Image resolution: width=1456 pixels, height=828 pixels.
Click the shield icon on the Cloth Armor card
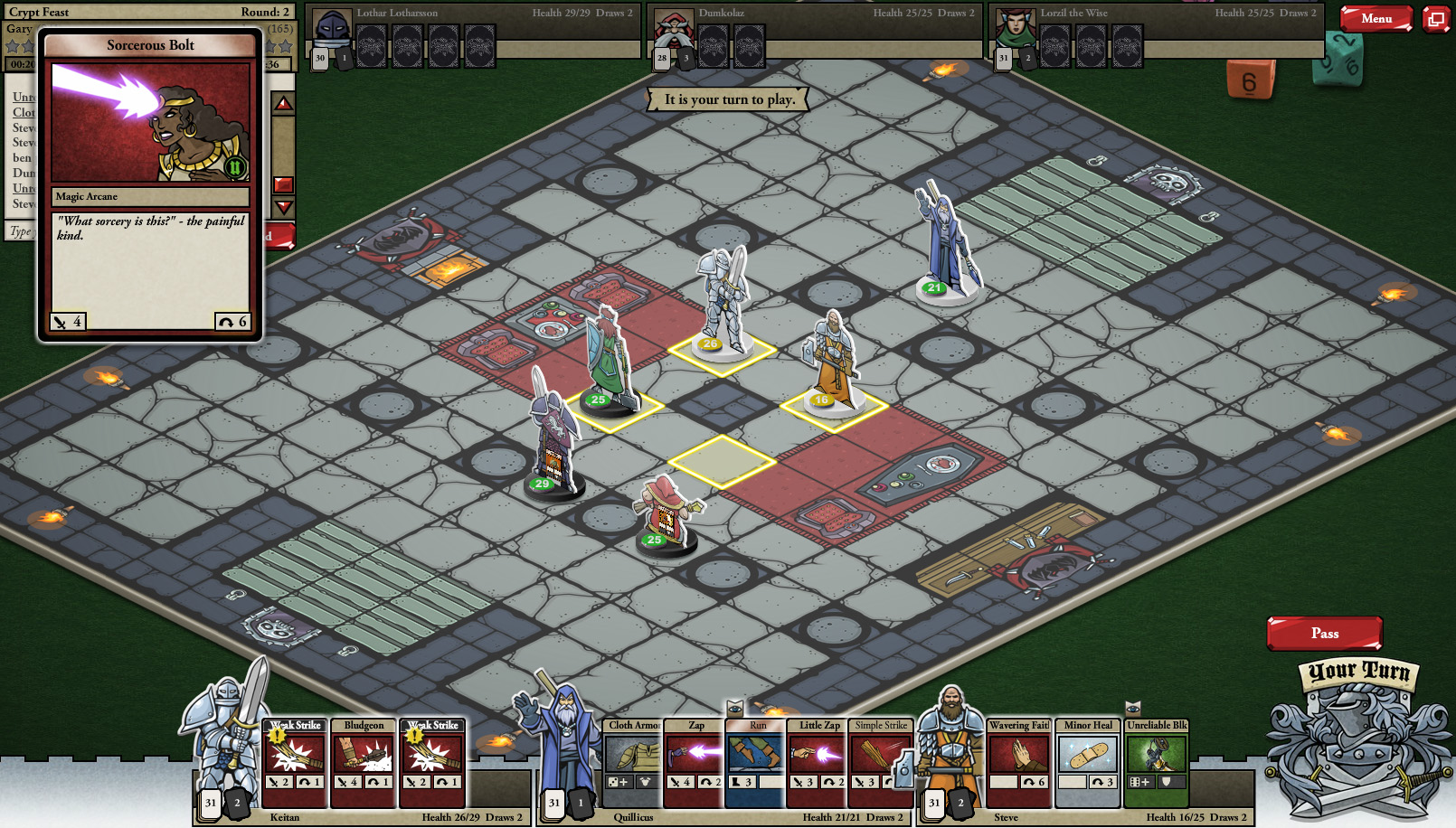click(x=646, y=781)
